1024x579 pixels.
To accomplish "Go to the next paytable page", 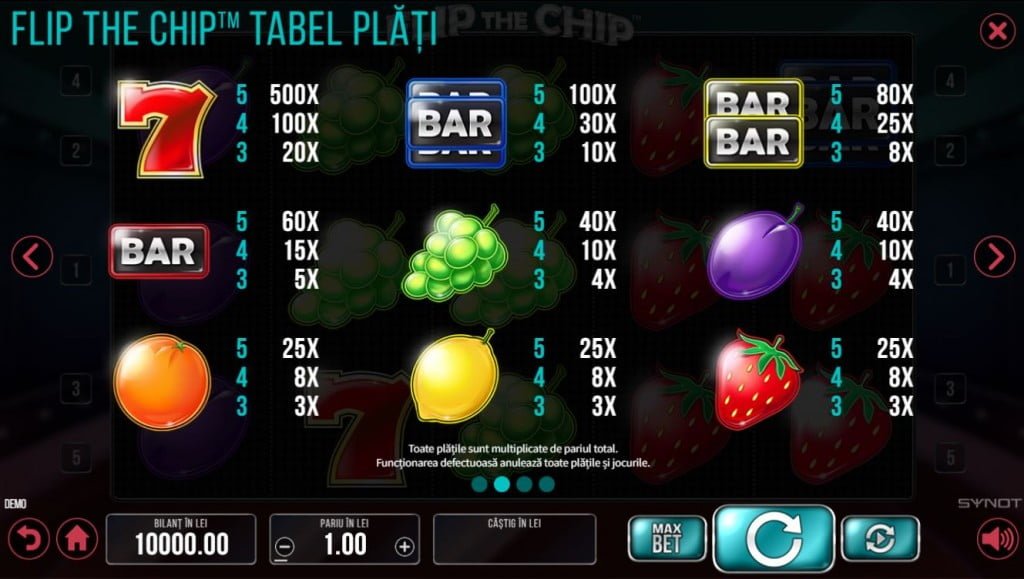I will [994, 258].
